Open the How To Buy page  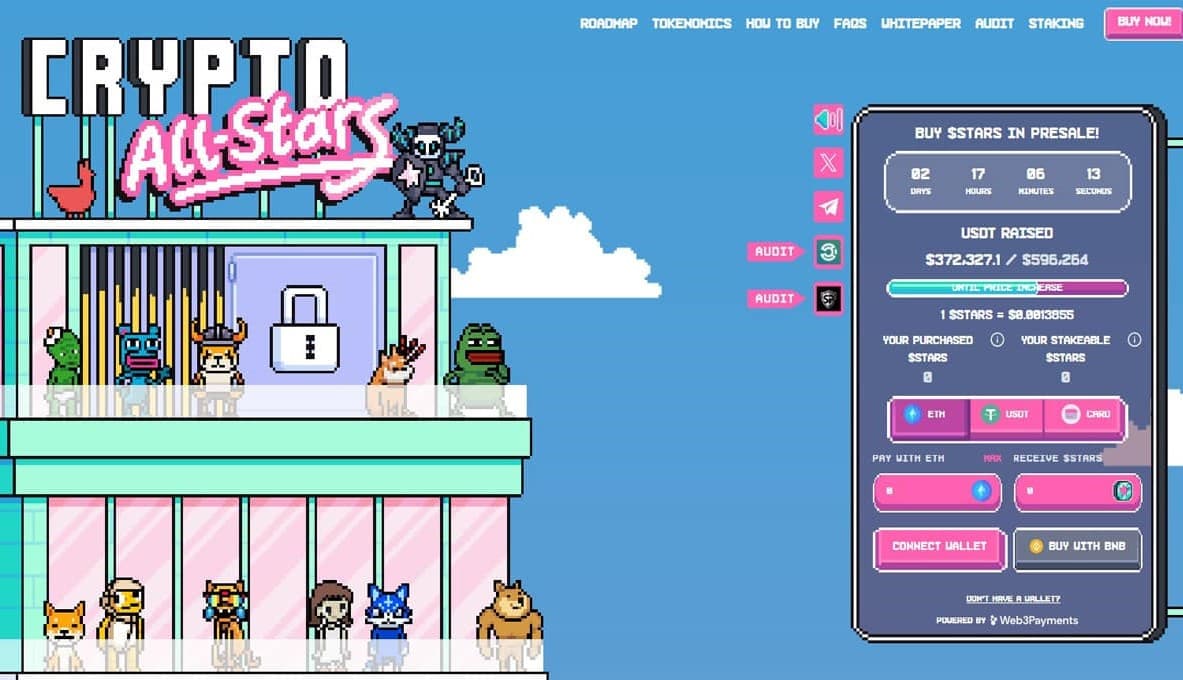(x=782, y=23)
